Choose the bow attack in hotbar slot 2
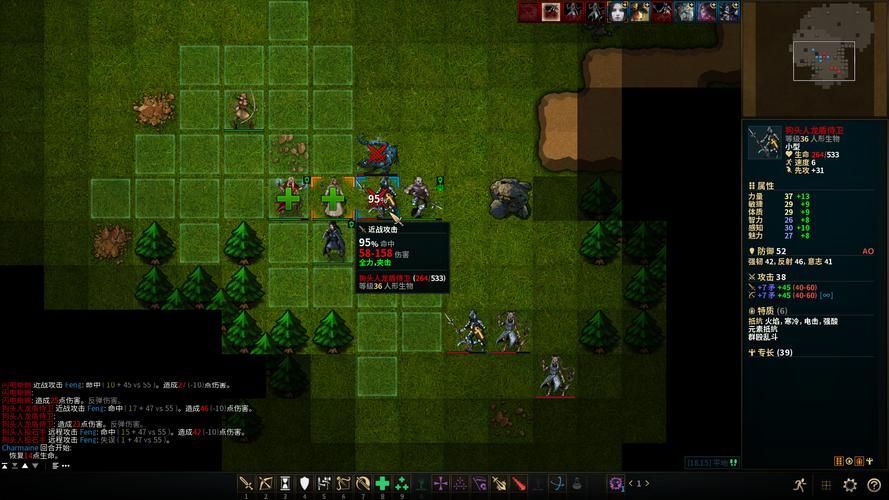 [265, 484]
